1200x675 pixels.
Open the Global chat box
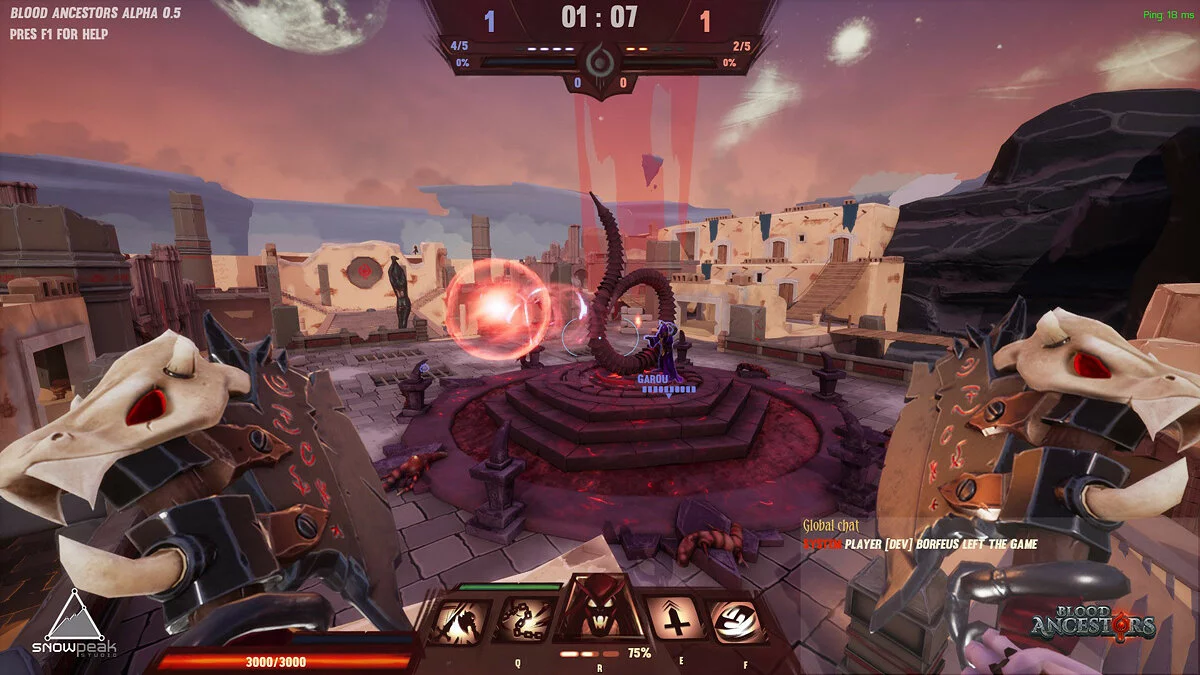[x=831, y=526]
